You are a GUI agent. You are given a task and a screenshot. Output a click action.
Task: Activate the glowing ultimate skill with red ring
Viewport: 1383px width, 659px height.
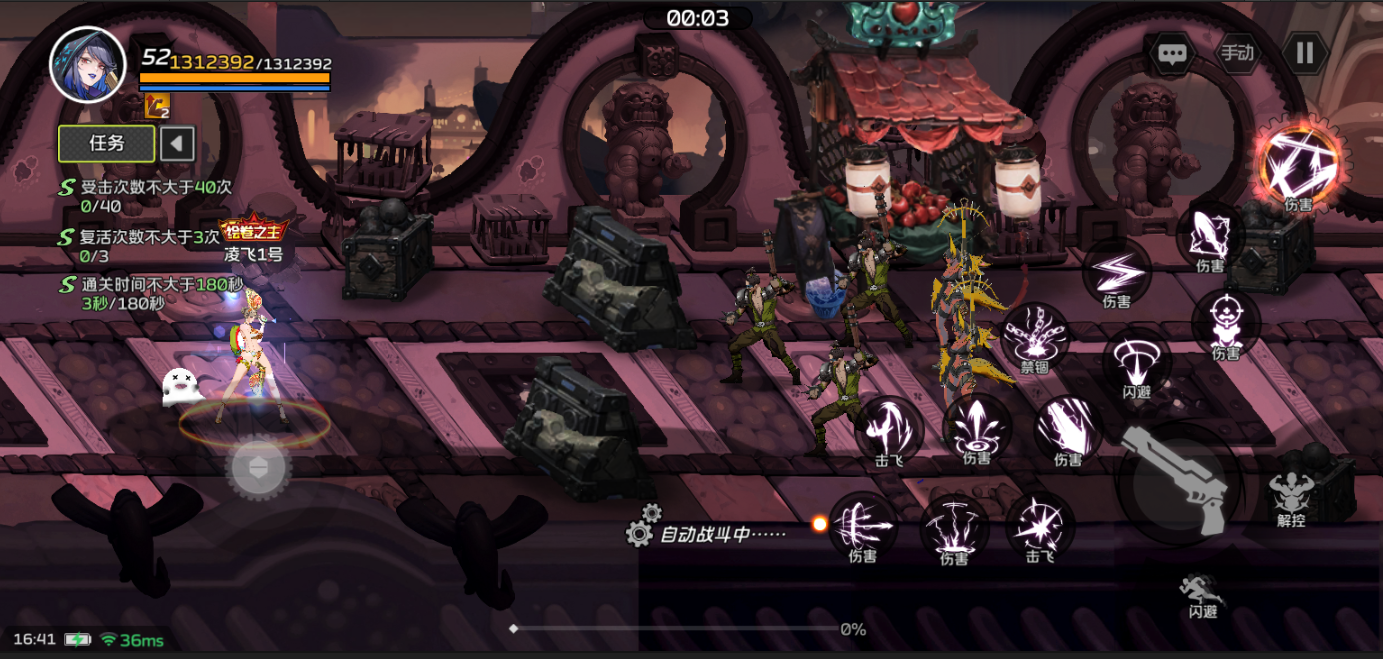[1298, 163]
